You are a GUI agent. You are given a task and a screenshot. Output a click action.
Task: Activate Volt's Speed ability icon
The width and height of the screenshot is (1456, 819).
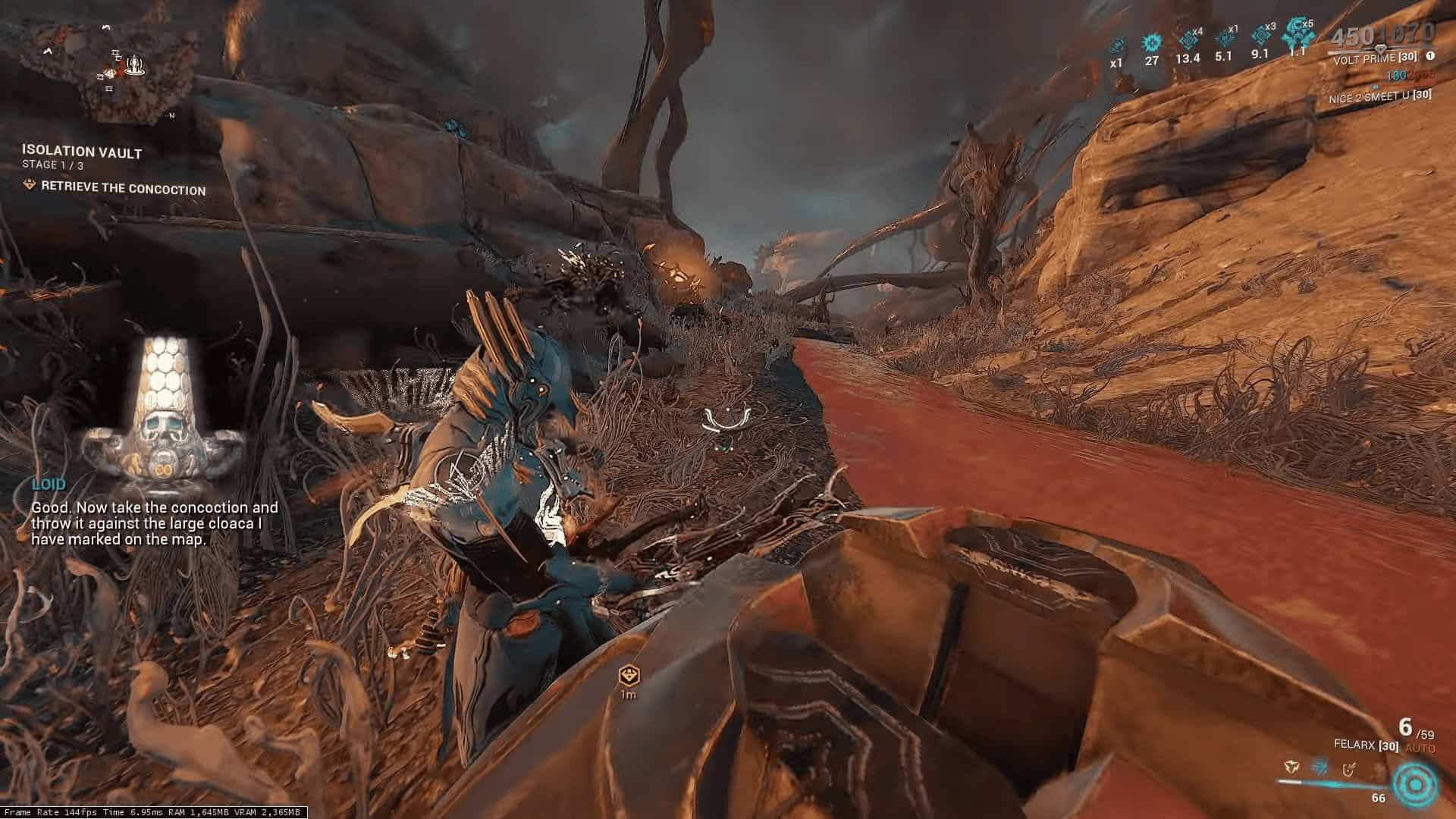point(1319,769)
